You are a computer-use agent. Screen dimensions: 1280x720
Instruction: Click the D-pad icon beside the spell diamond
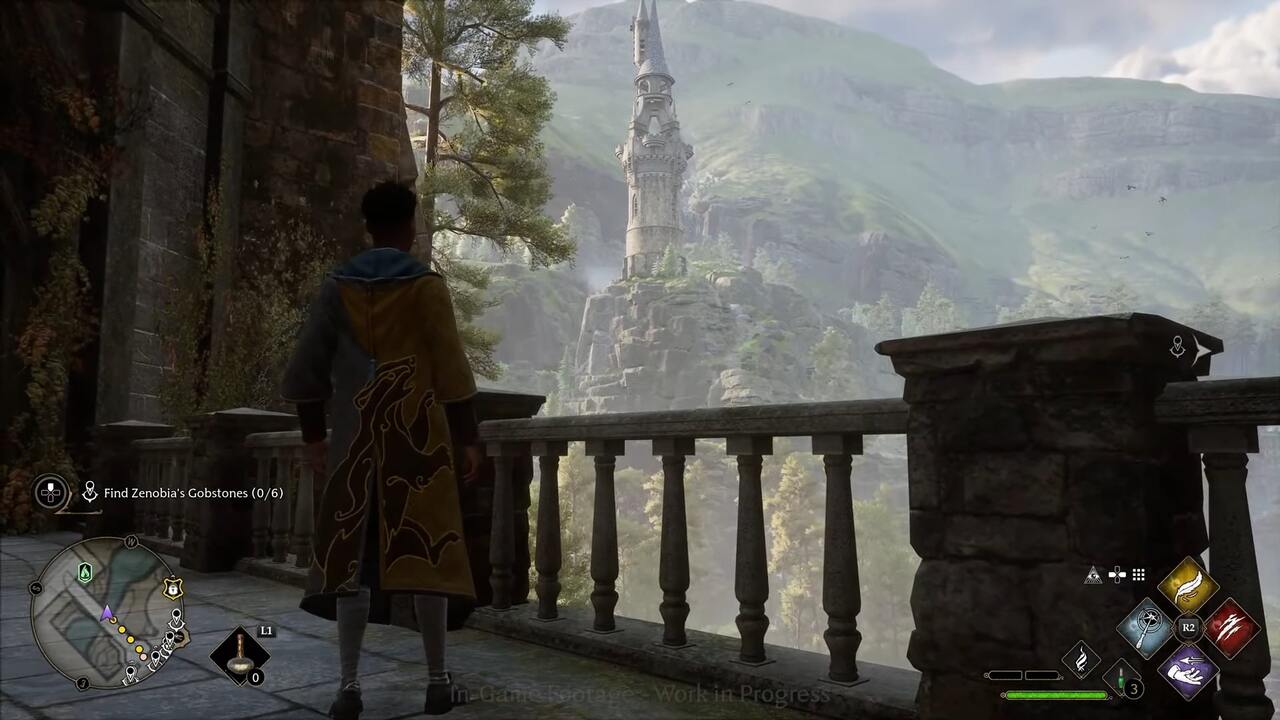[1117, 574]
